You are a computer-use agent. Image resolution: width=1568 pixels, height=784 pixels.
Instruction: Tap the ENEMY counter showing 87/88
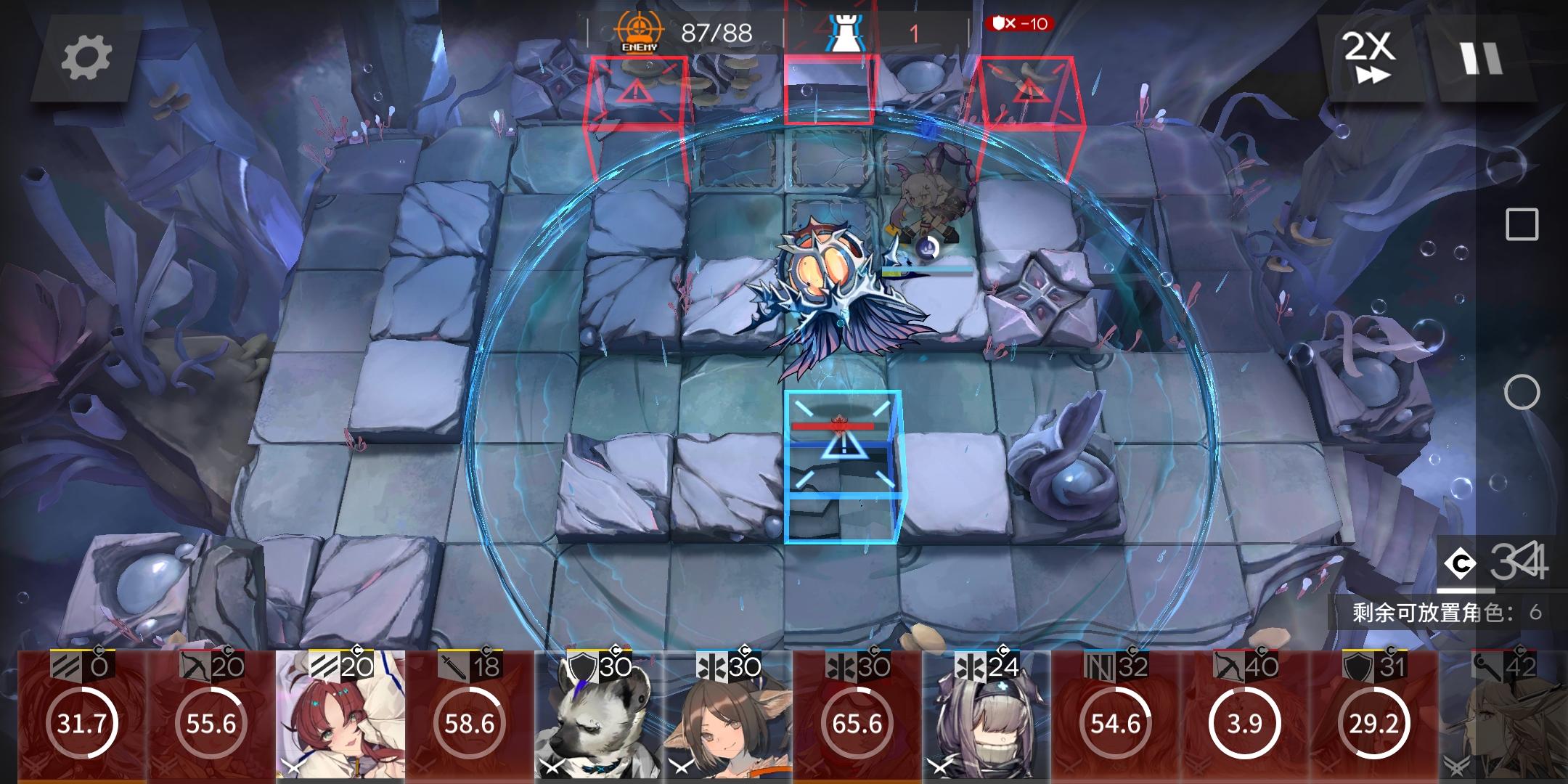click(682, 30)
